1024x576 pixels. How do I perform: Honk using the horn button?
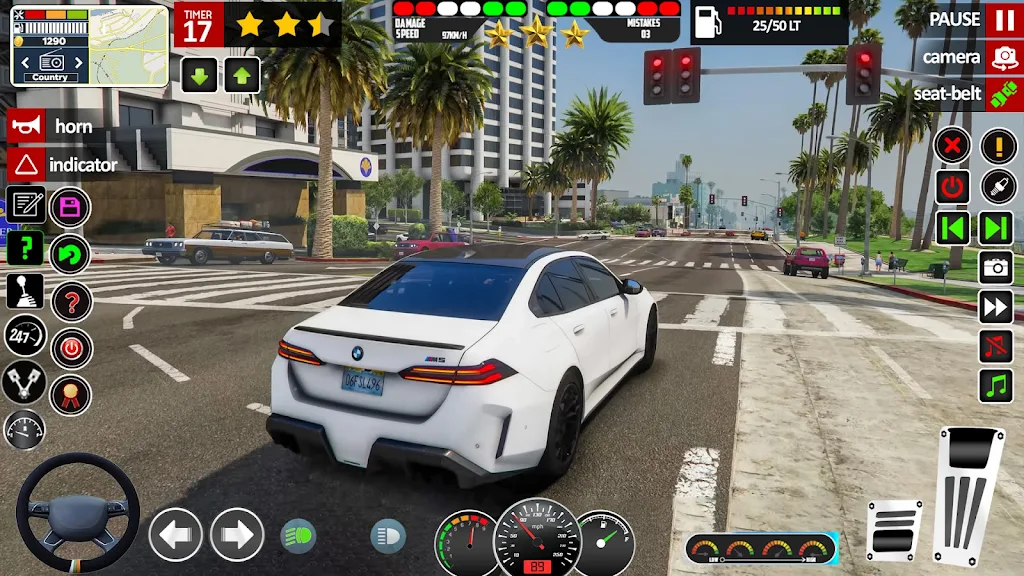point(28,126)
